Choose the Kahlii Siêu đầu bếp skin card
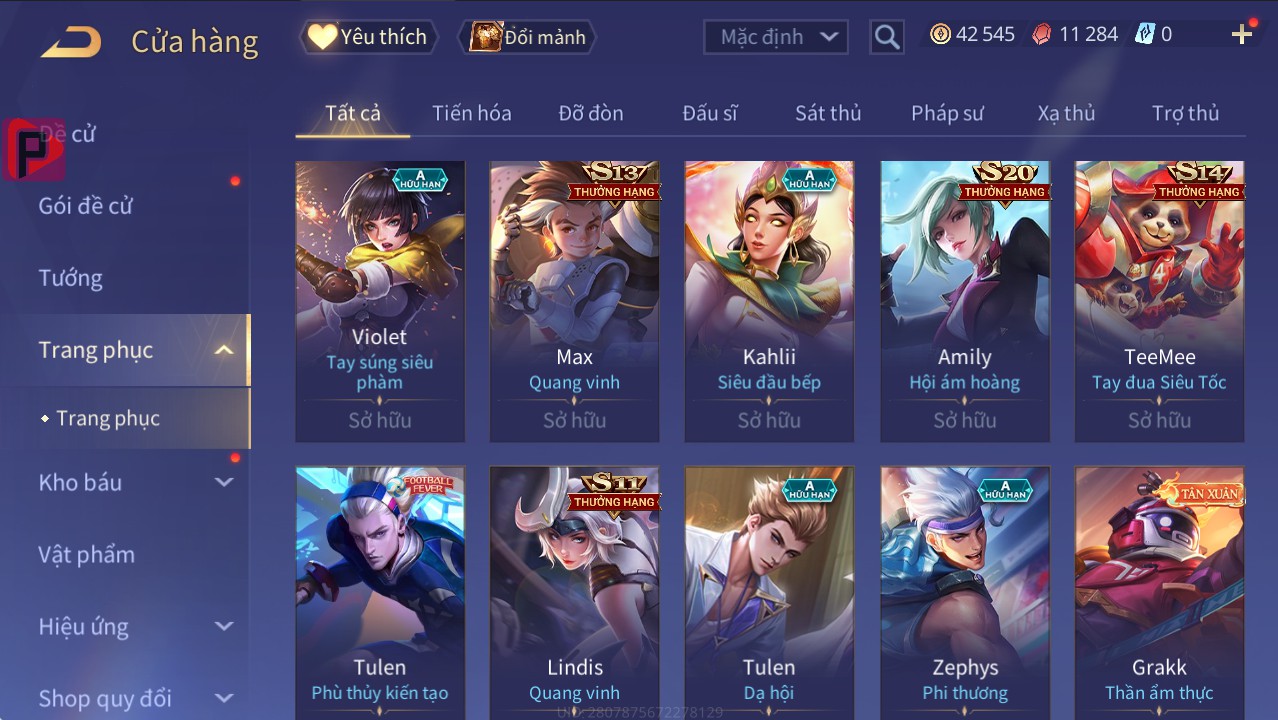This screenshot has height=720, width=1278. 769,300
